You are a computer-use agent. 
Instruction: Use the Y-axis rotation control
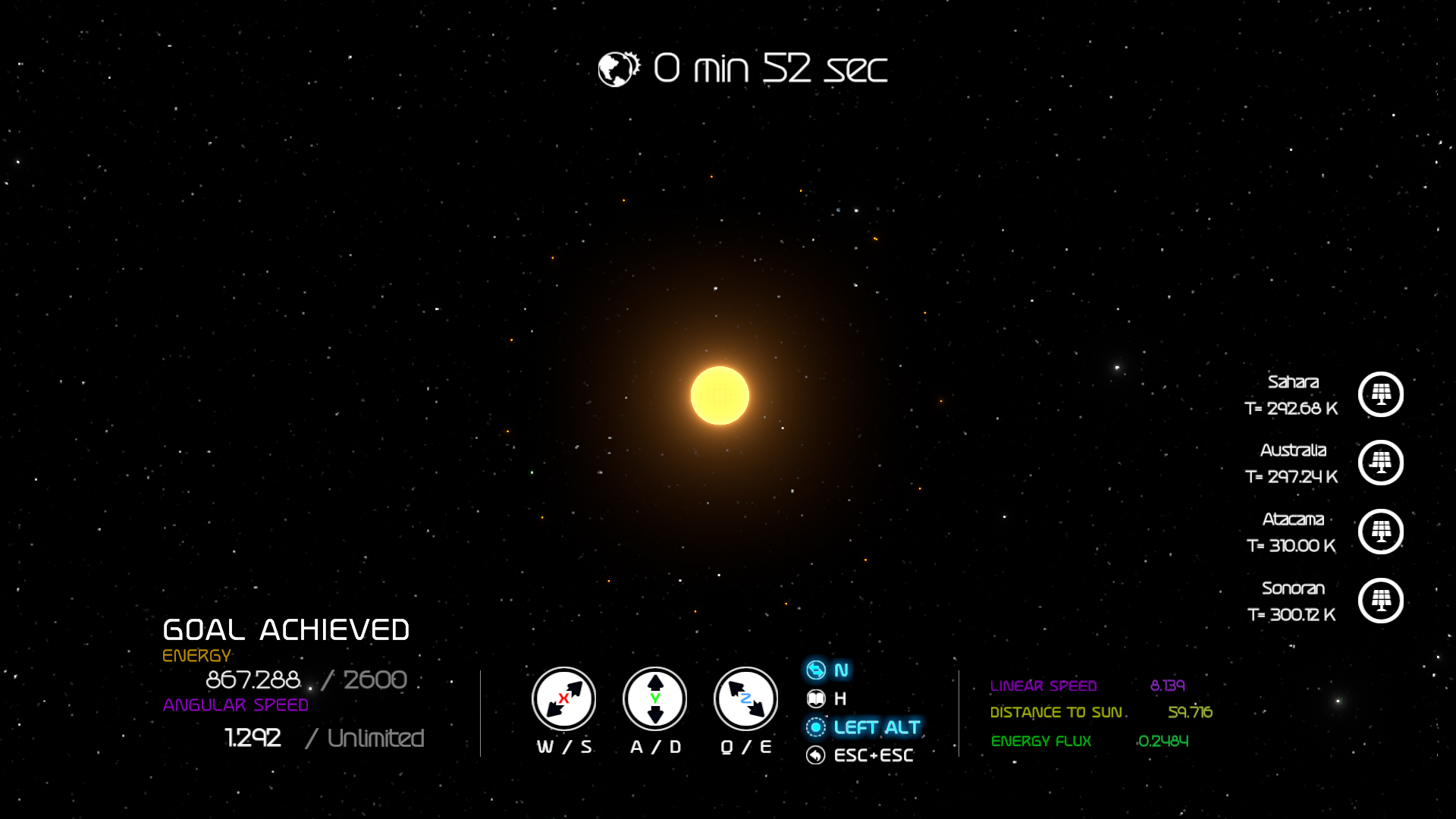click(x=655, y=698)
